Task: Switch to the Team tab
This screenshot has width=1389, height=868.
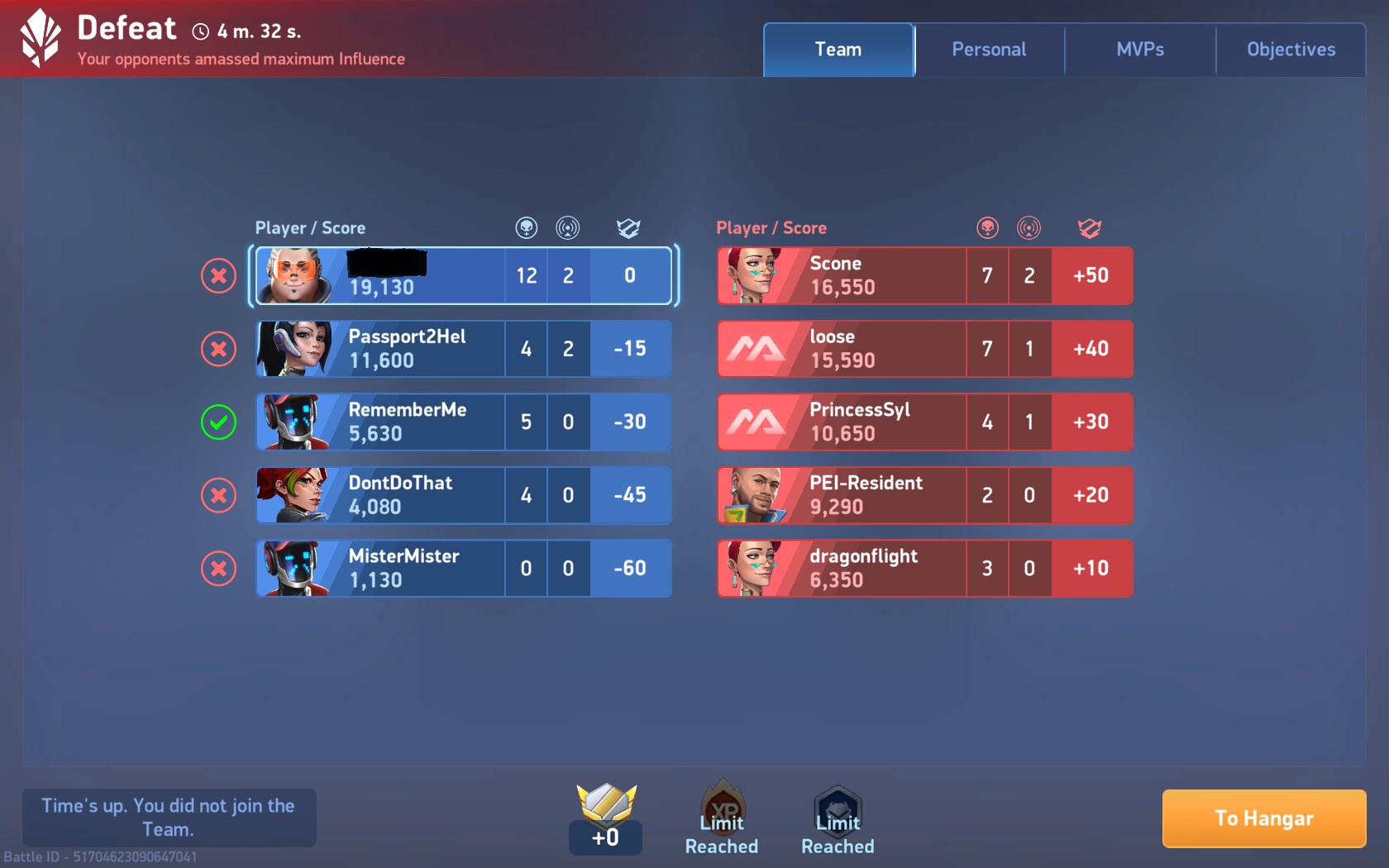Action: (x=838, y=50)
